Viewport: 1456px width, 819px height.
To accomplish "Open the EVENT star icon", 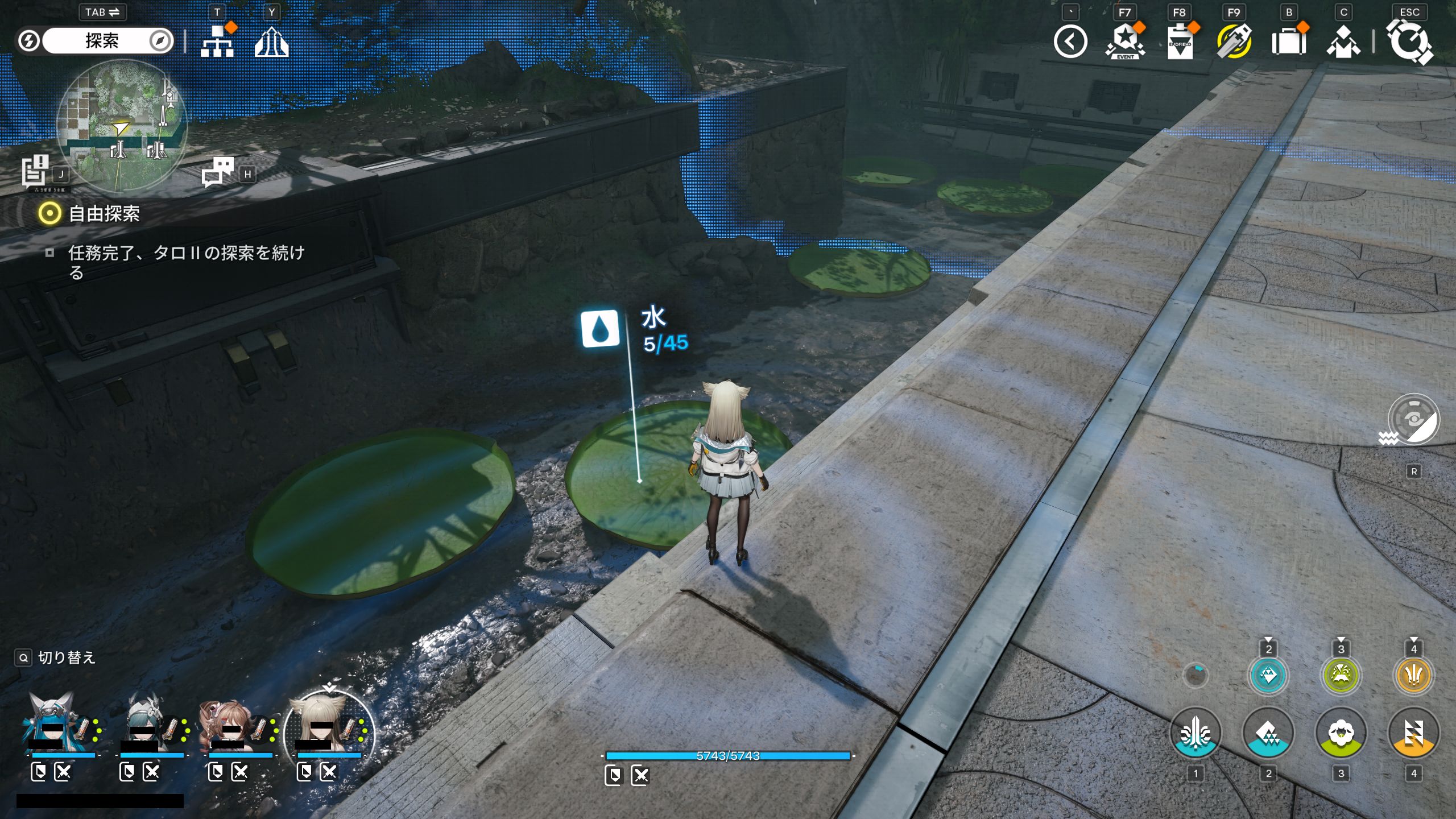I will [1124, 42].
